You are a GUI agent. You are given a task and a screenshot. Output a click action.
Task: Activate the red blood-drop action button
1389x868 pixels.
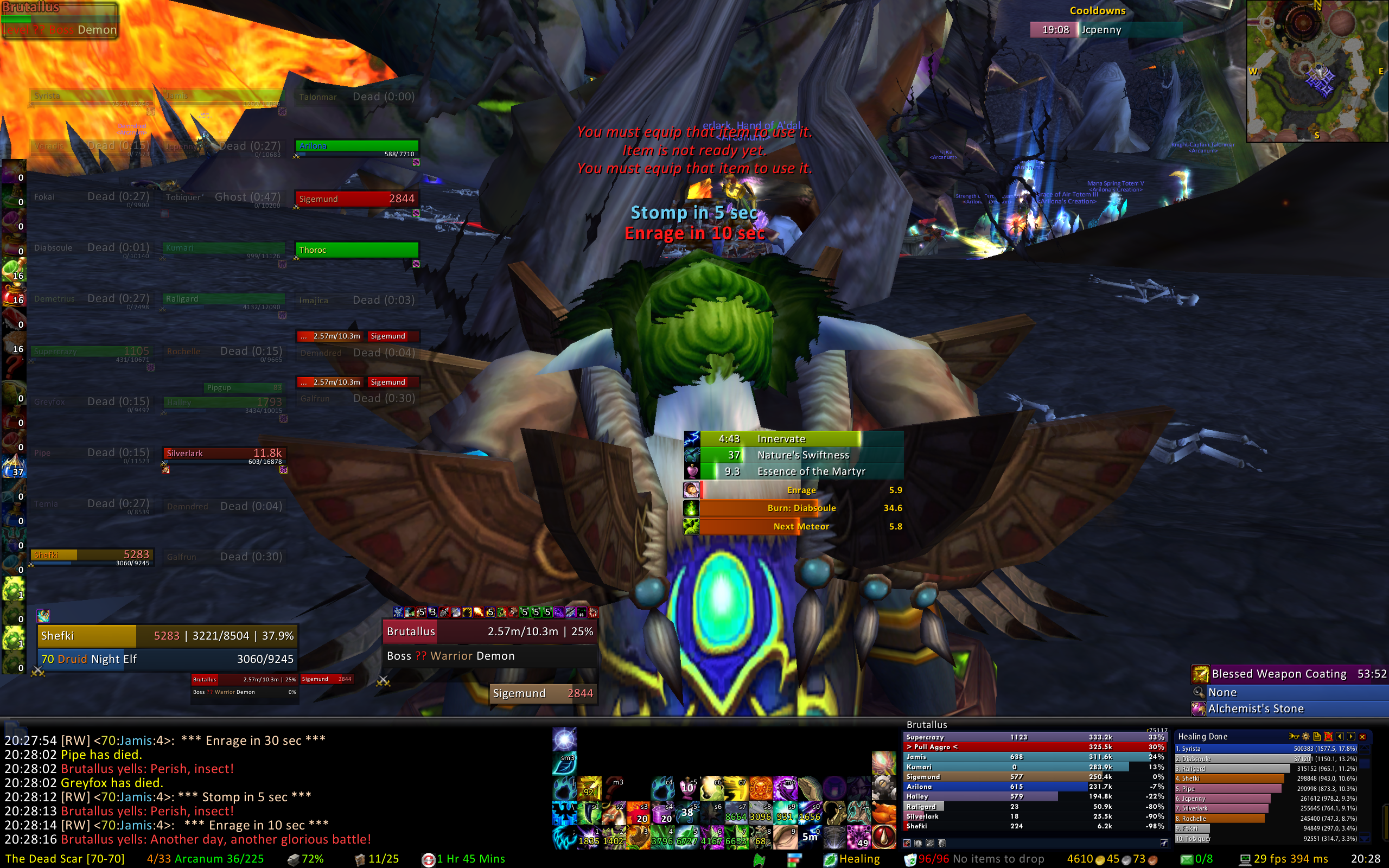(x=884, y=837)
